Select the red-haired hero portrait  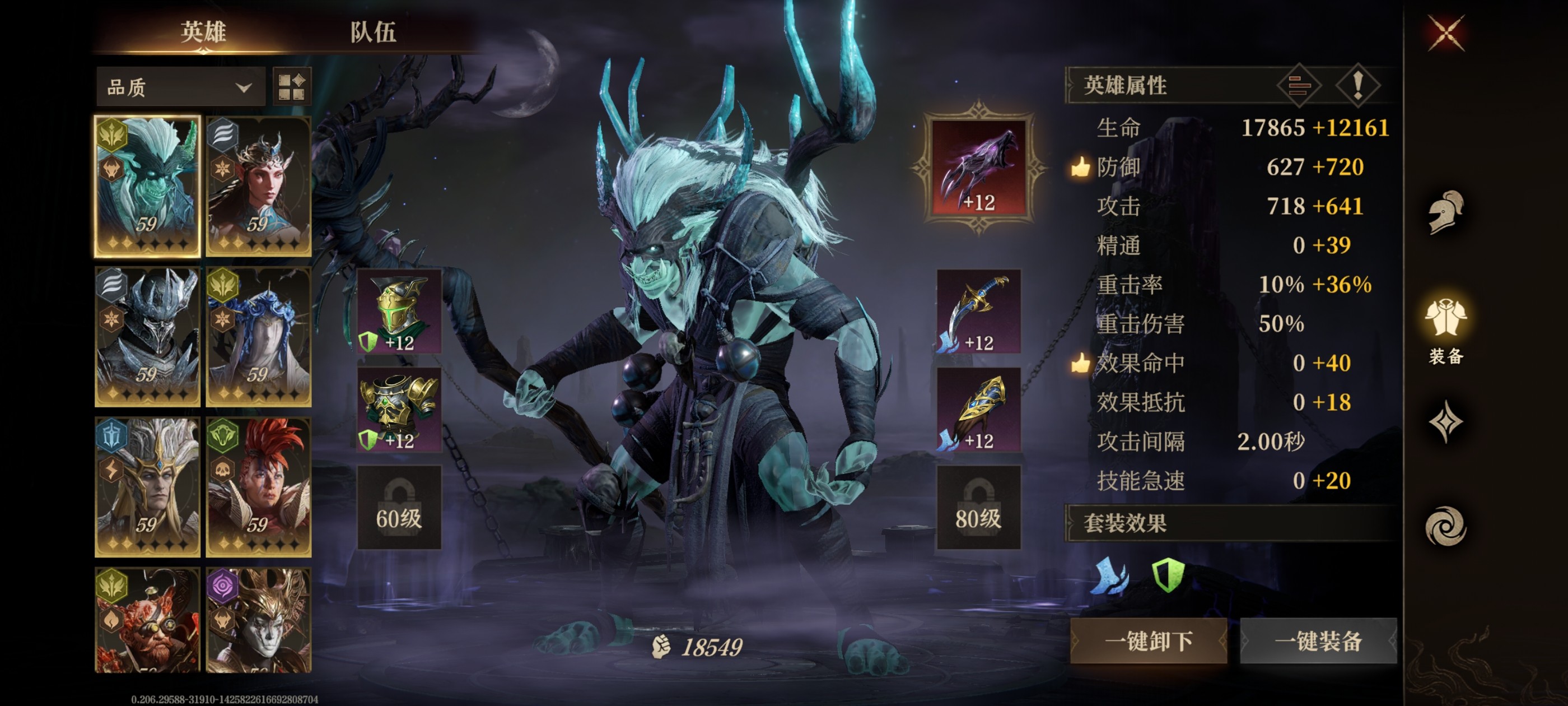259,487
